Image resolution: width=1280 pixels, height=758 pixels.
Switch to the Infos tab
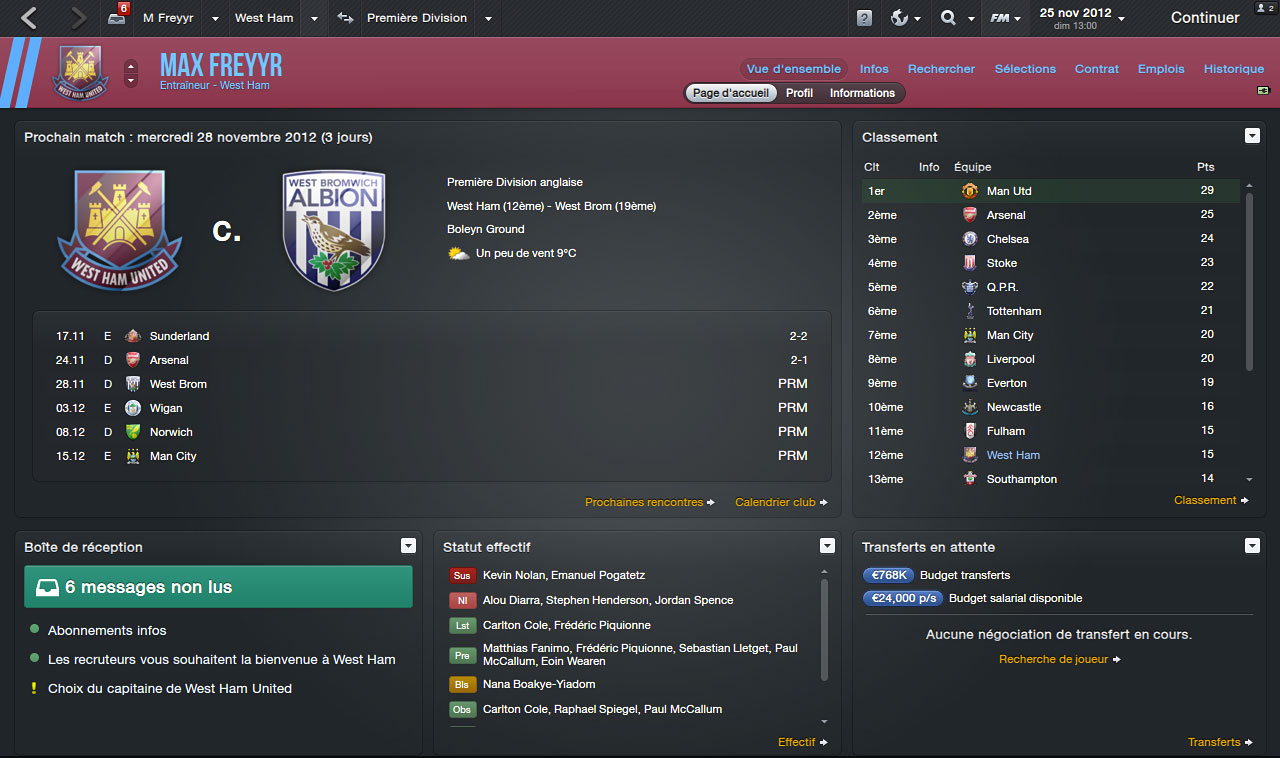point(874,69)
